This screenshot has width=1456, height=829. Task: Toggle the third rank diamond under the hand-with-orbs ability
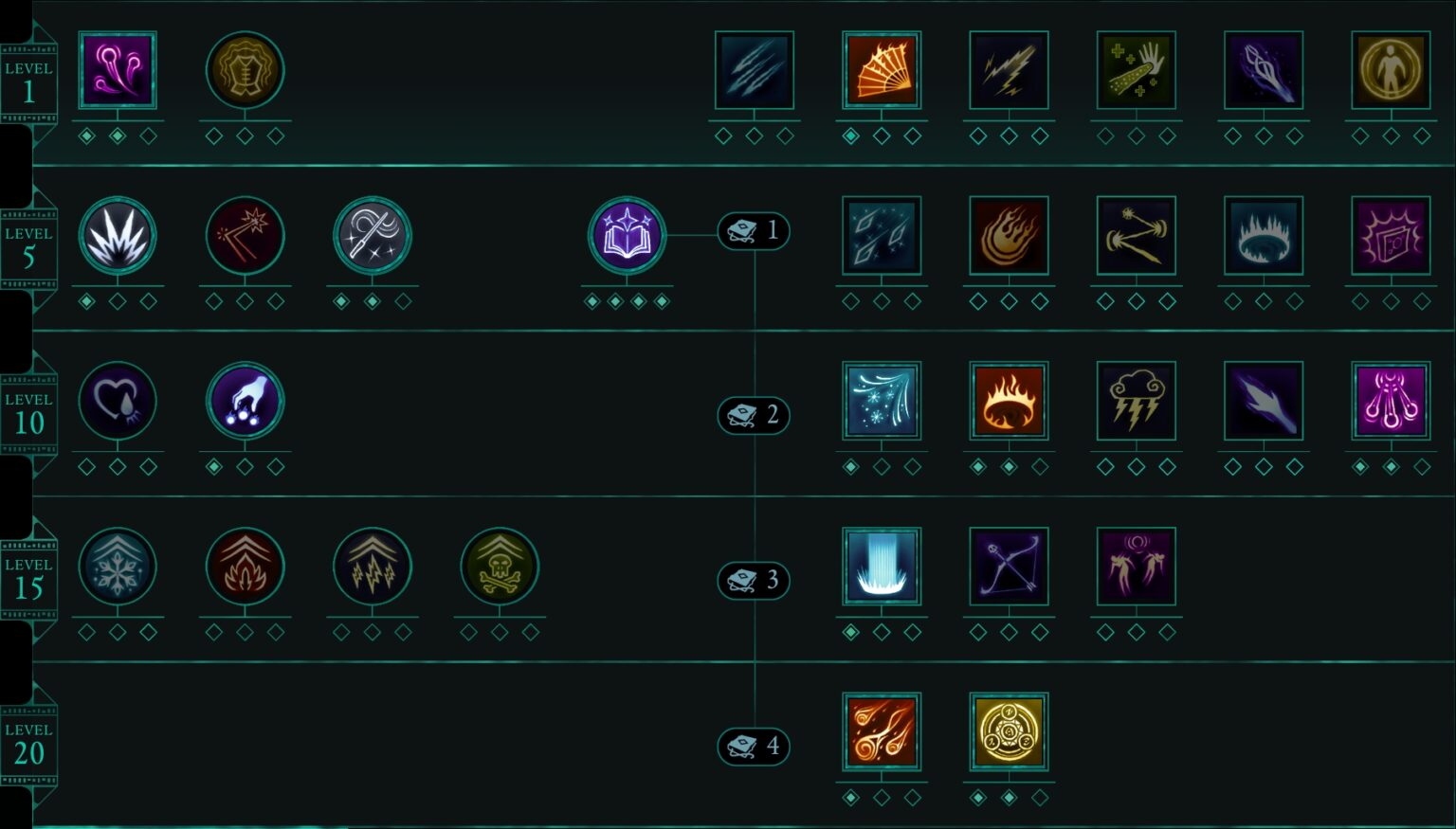pos(276,466)
